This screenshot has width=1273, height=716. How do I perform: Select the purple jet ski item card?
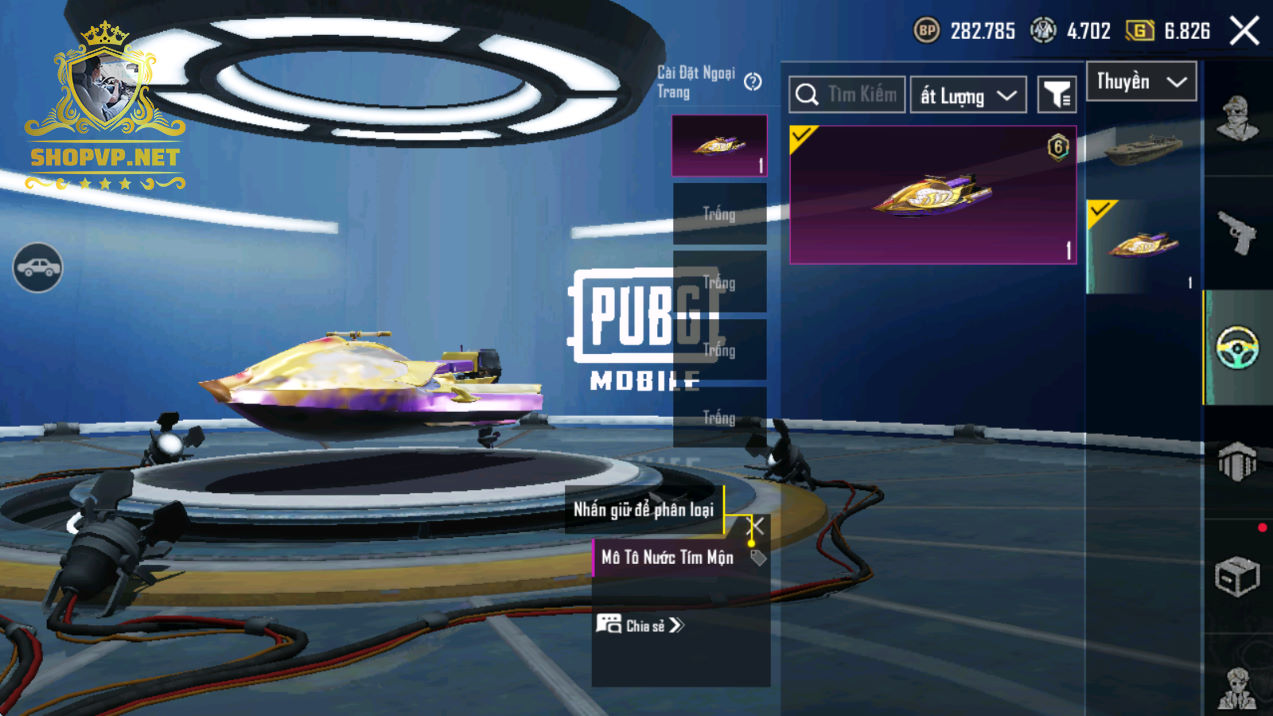click(932, 195)
